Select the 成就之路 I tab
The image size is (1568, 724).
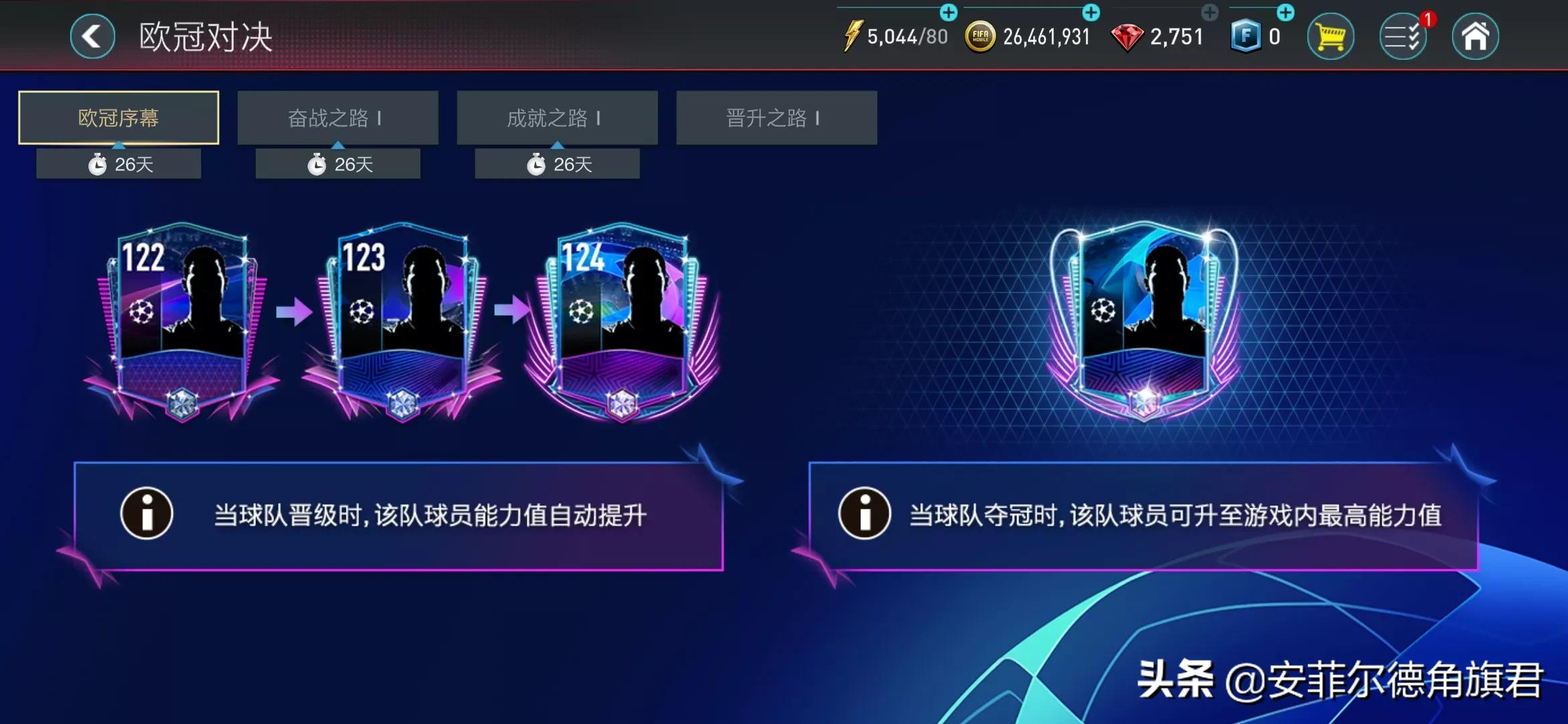(x=558, y=117)
